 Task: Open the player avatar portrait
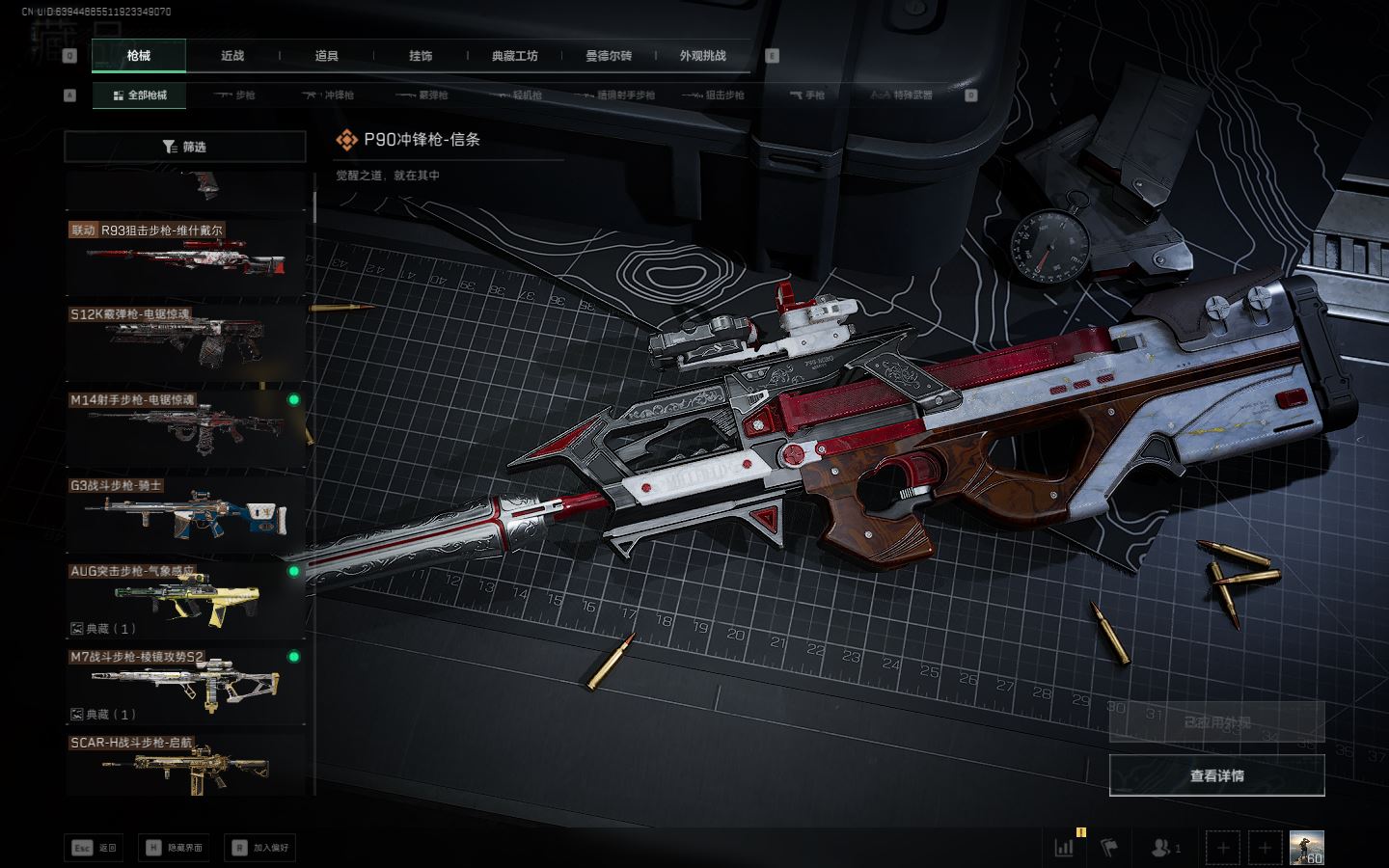click(x=1306, y=848)
